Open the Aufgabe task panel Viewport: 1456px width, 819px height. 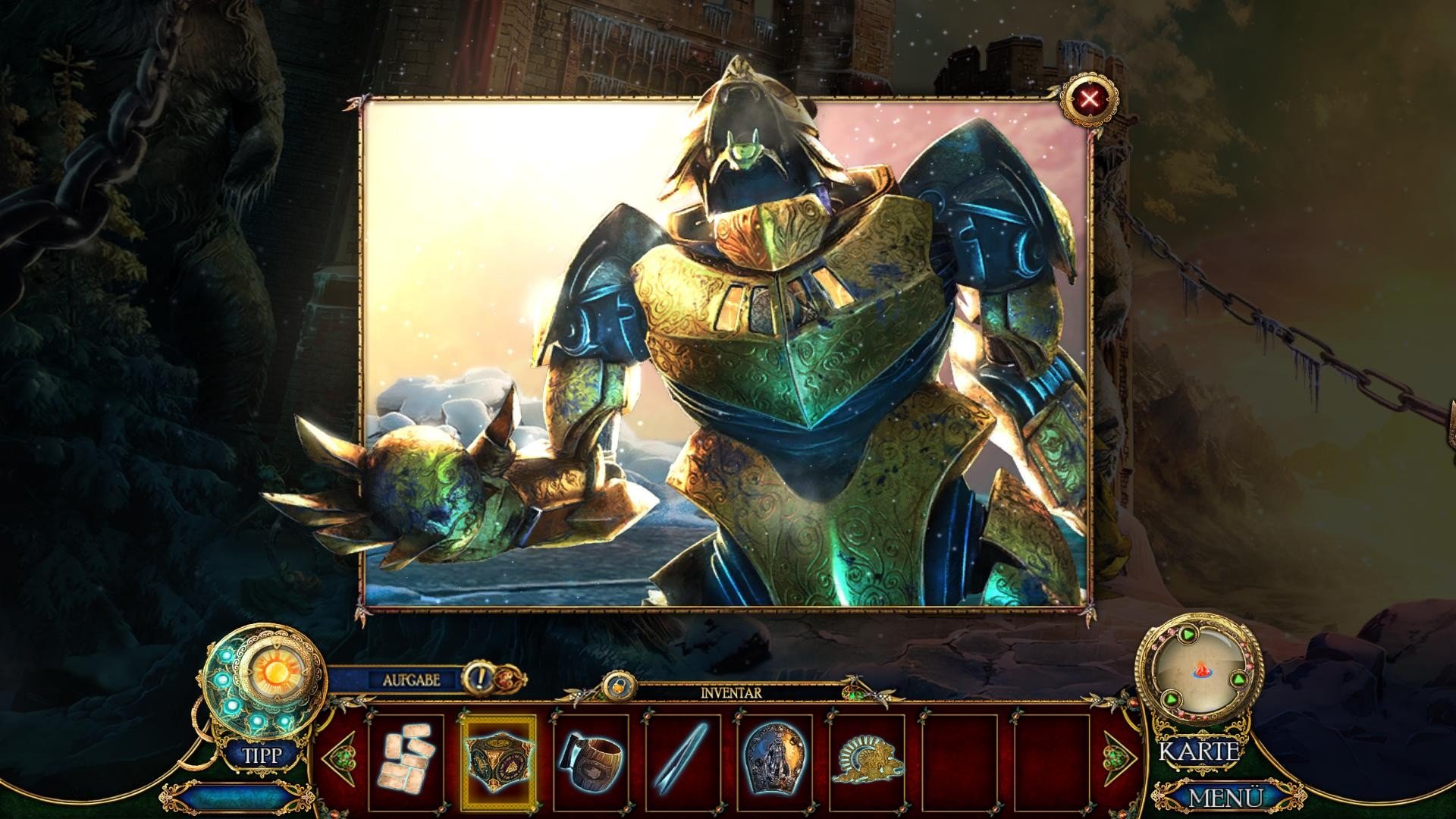click(x=411, y=680)
